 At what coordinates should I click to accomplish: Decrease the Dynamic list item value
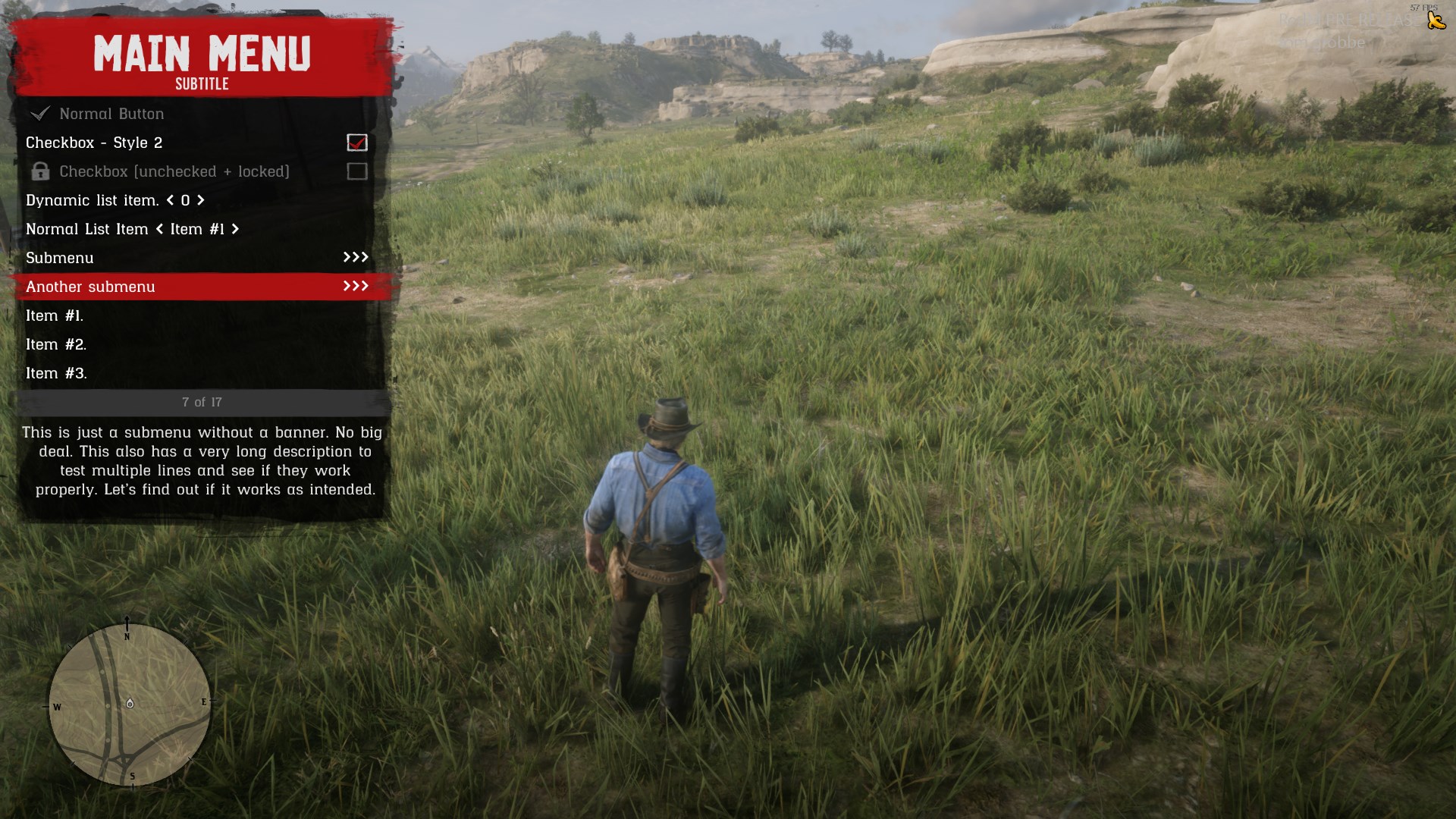click(x=170, y=200)
